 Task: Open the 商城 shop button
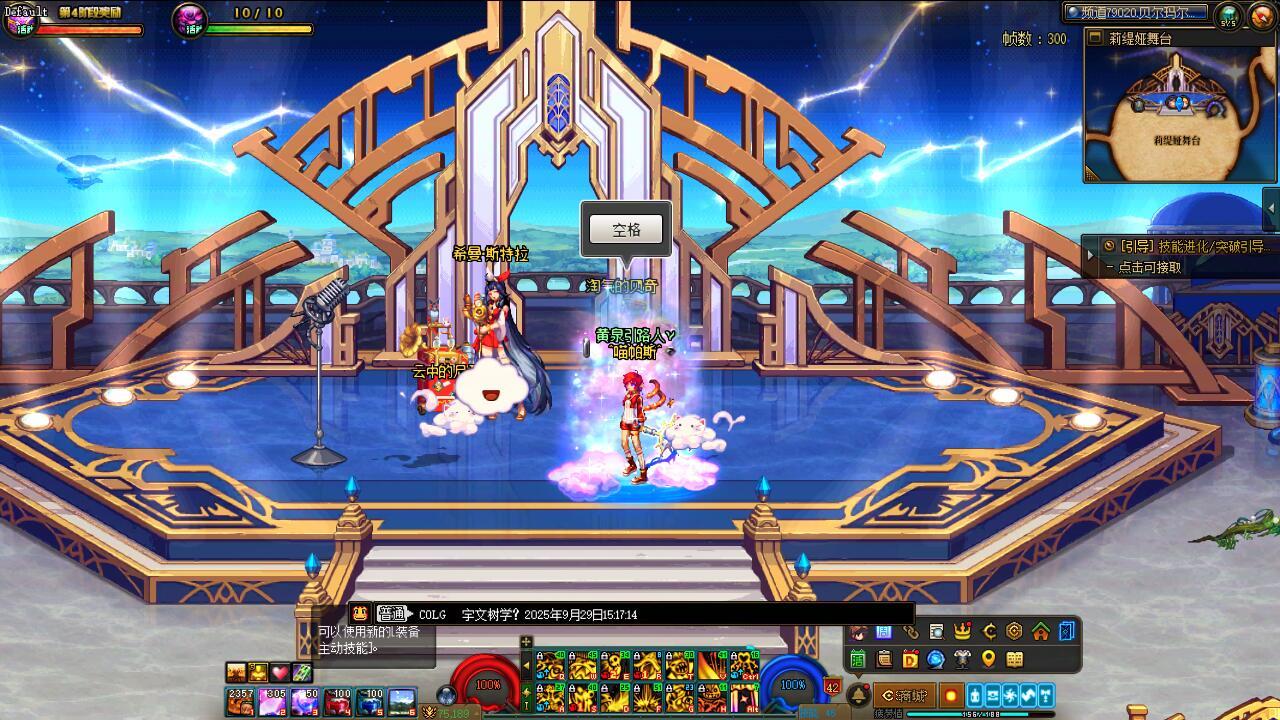point(904,696)
